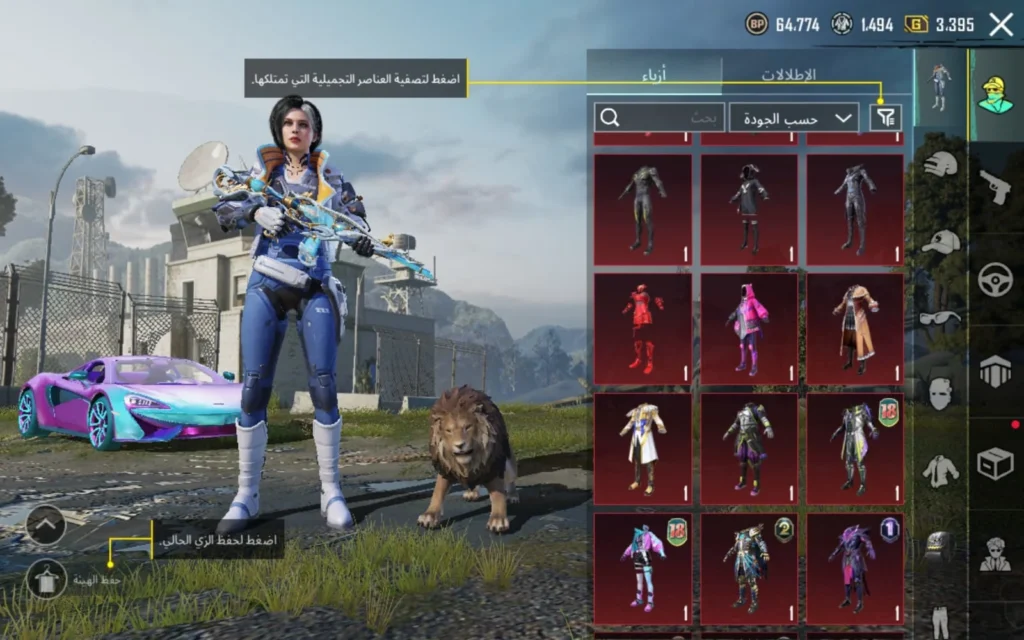
Task: Open the helmet category in sidebar
Action: [x=940, y=164]
